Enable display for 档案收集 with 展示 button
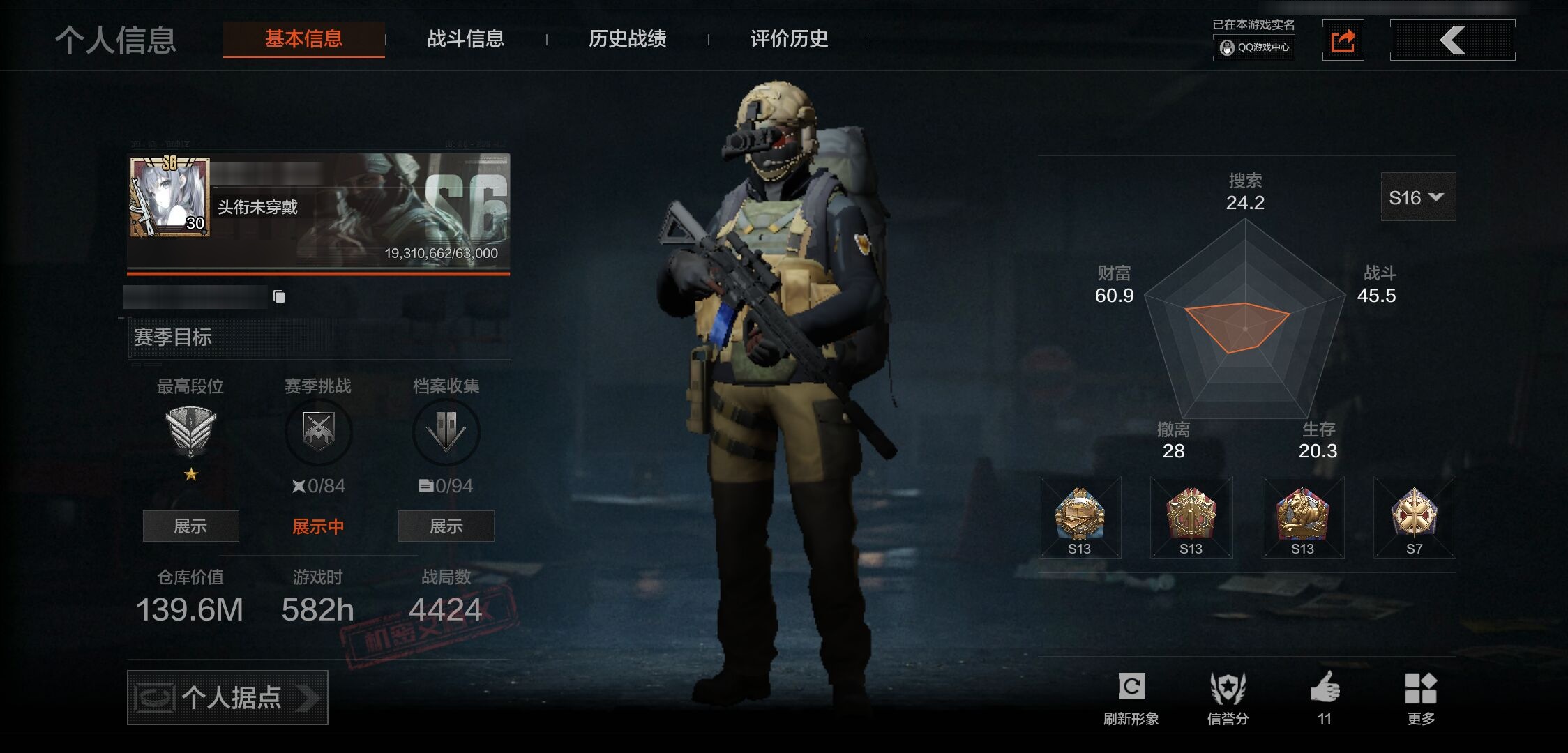1568x753 pixels. coord(446,526)
